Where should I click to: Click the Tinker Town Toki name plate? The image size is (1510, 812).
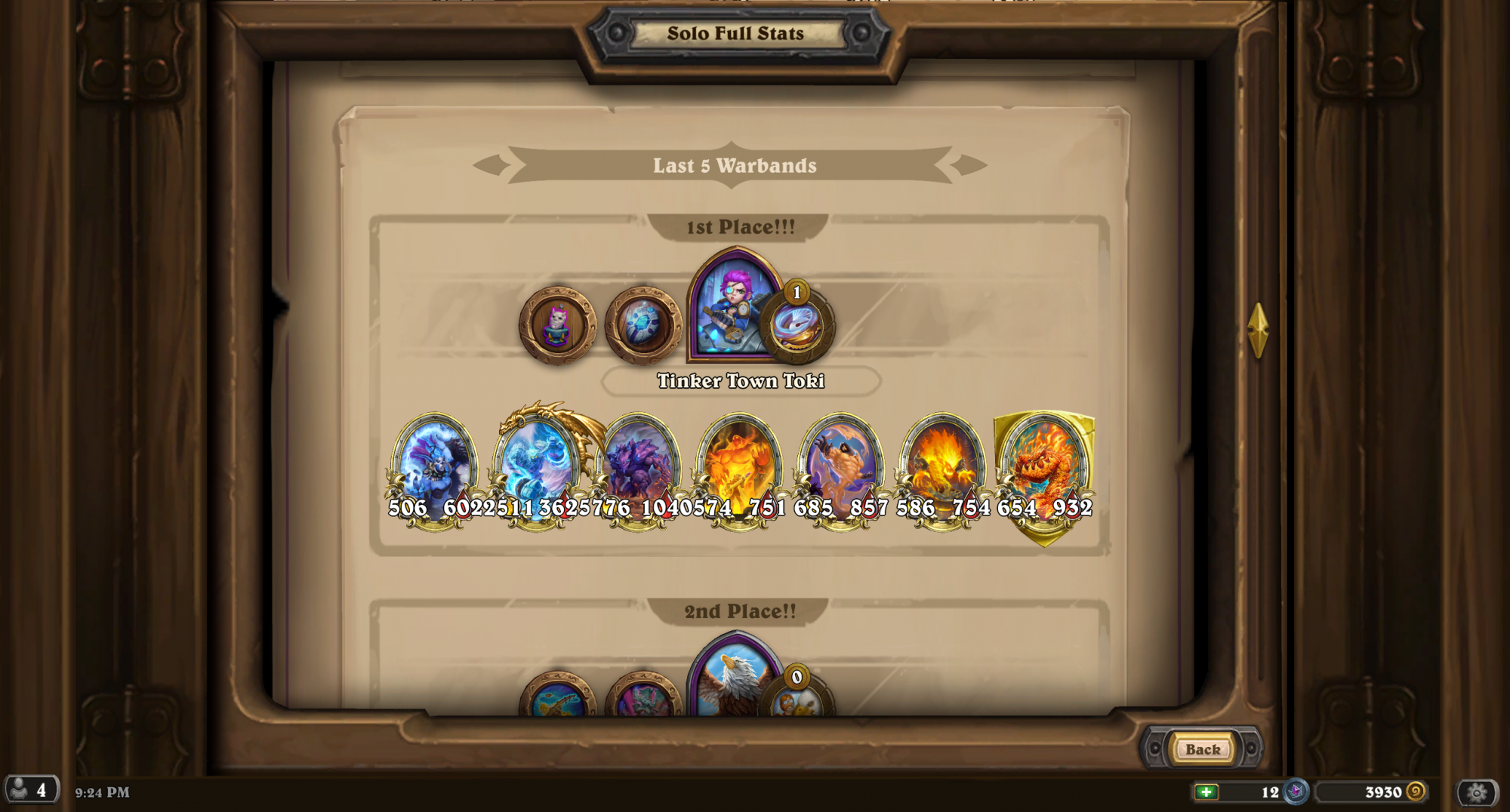[x=741, y=382]
